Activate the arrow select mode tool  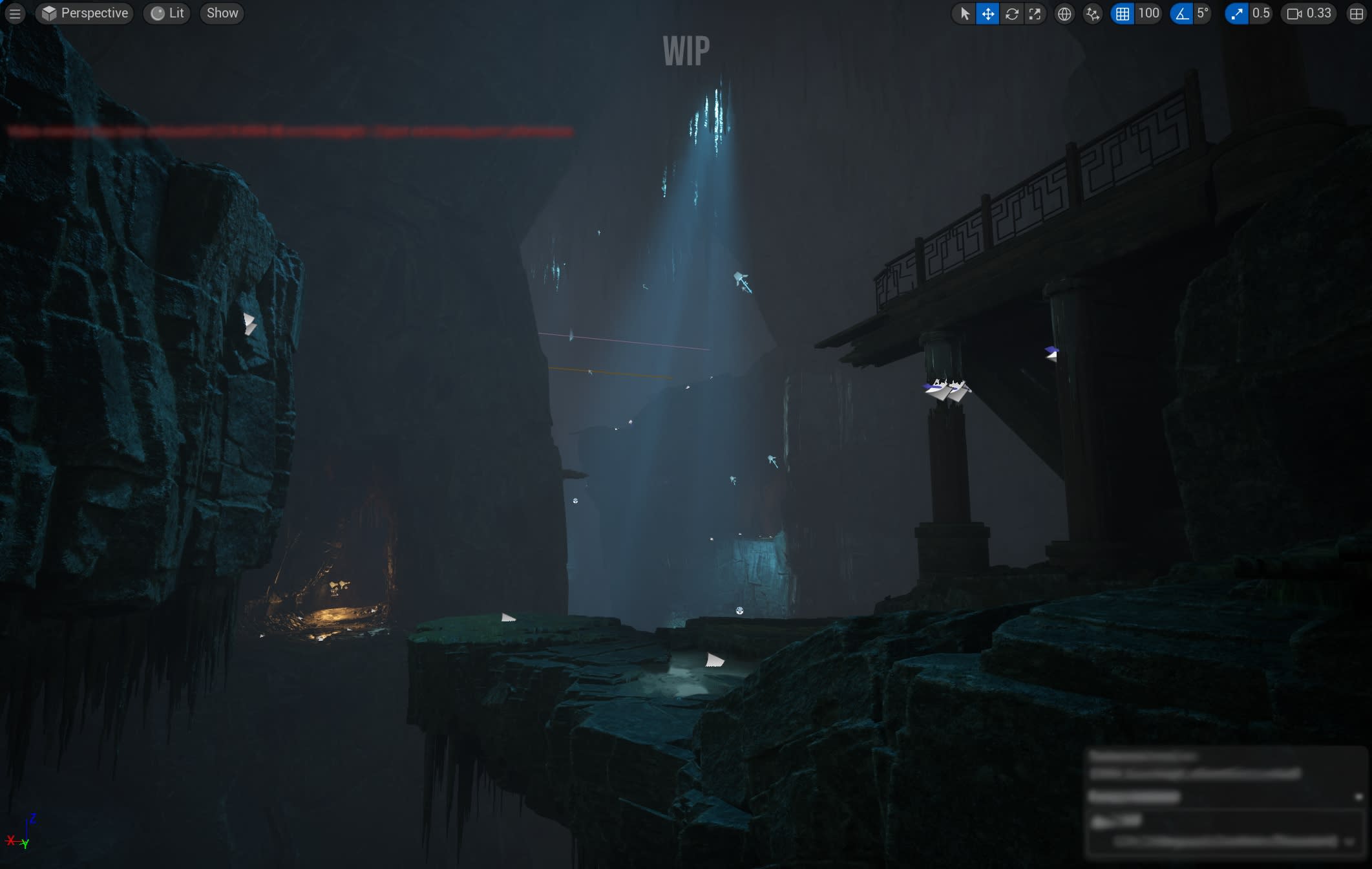click(965, 14)
